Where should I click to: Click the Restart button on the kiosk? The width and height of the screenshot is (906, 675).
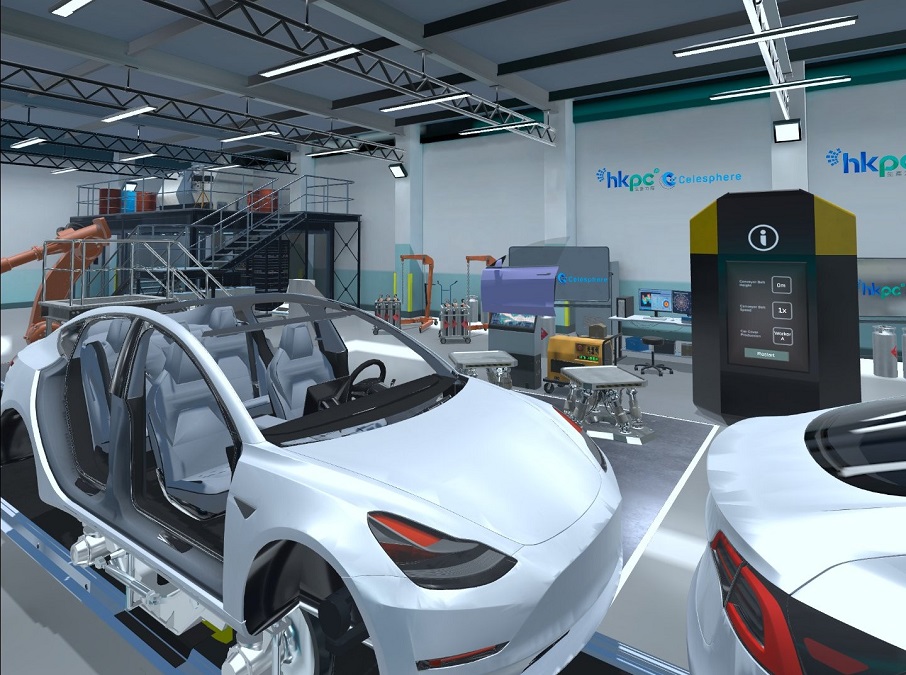point(765,355)
